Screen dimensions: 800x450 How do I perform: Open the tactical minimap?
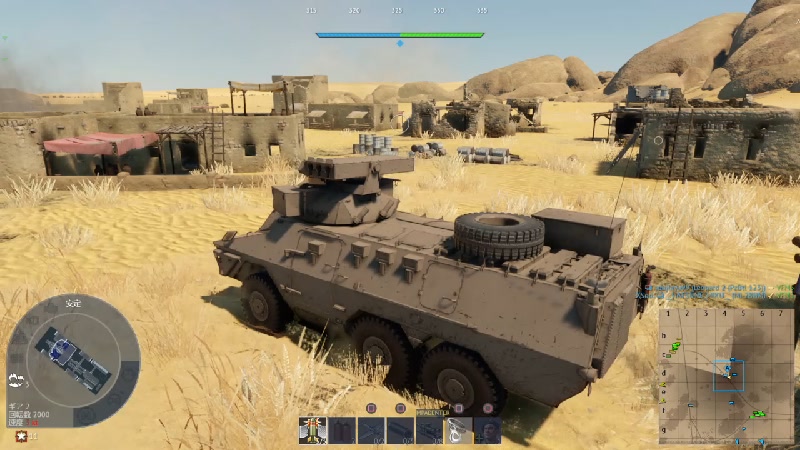coord(726,376)
